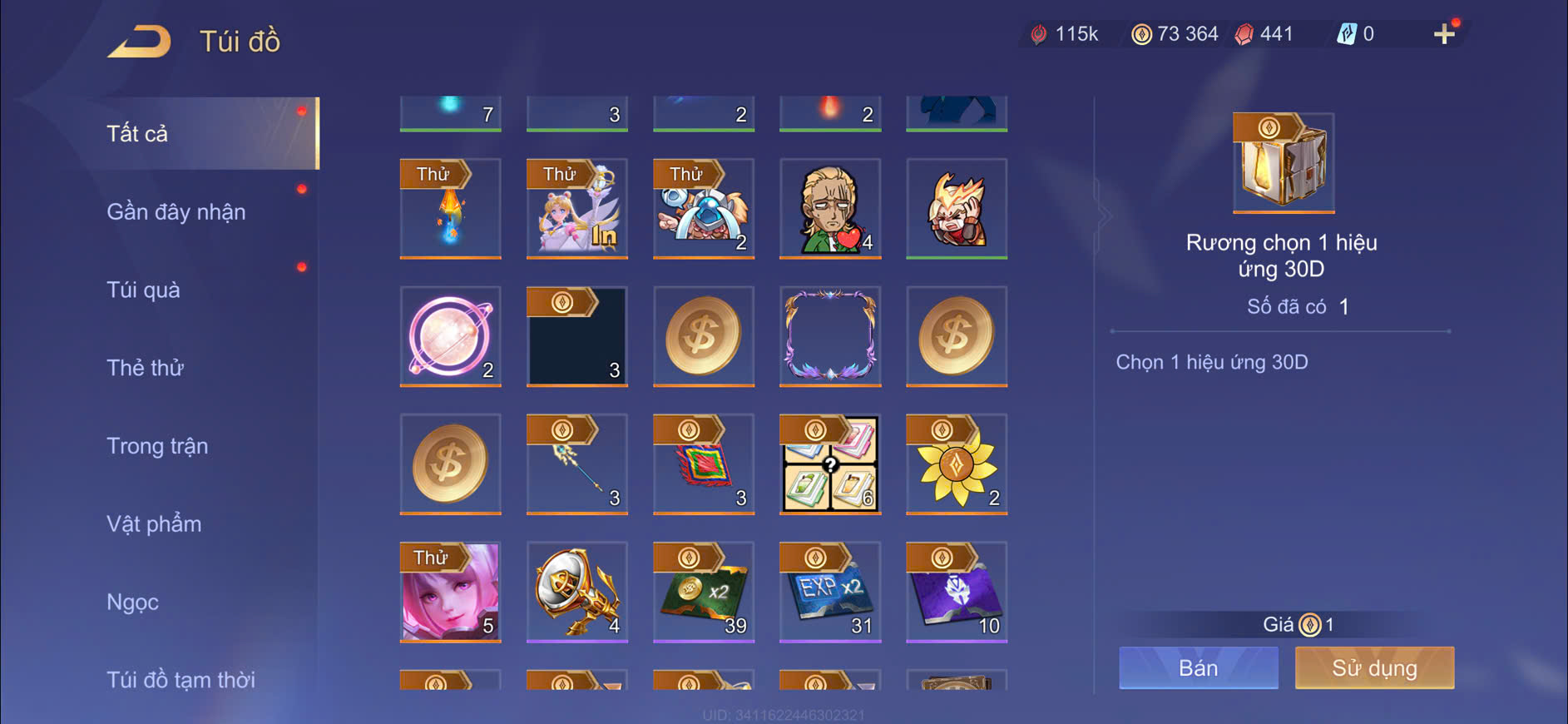
Task: Select the golden megaphone item
Action: click(x=577, y=592)
